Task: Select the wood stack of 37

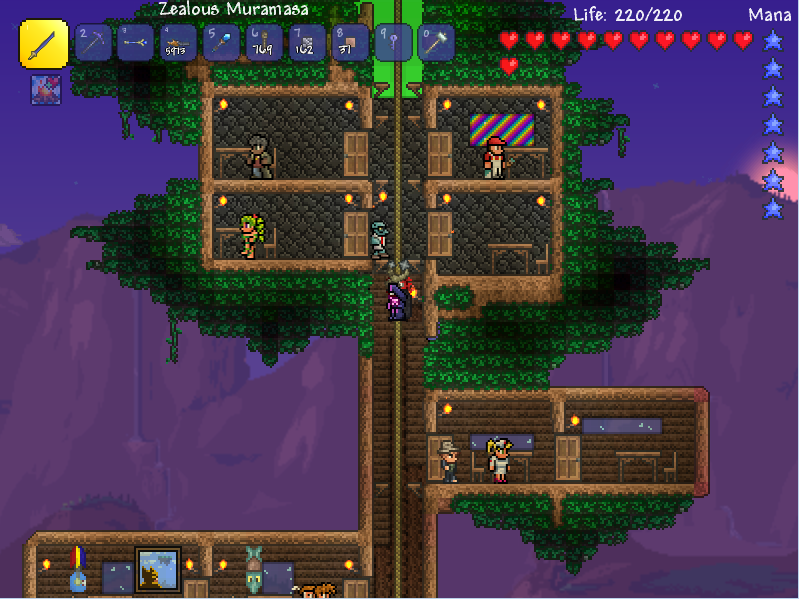Action: point(350,43)
